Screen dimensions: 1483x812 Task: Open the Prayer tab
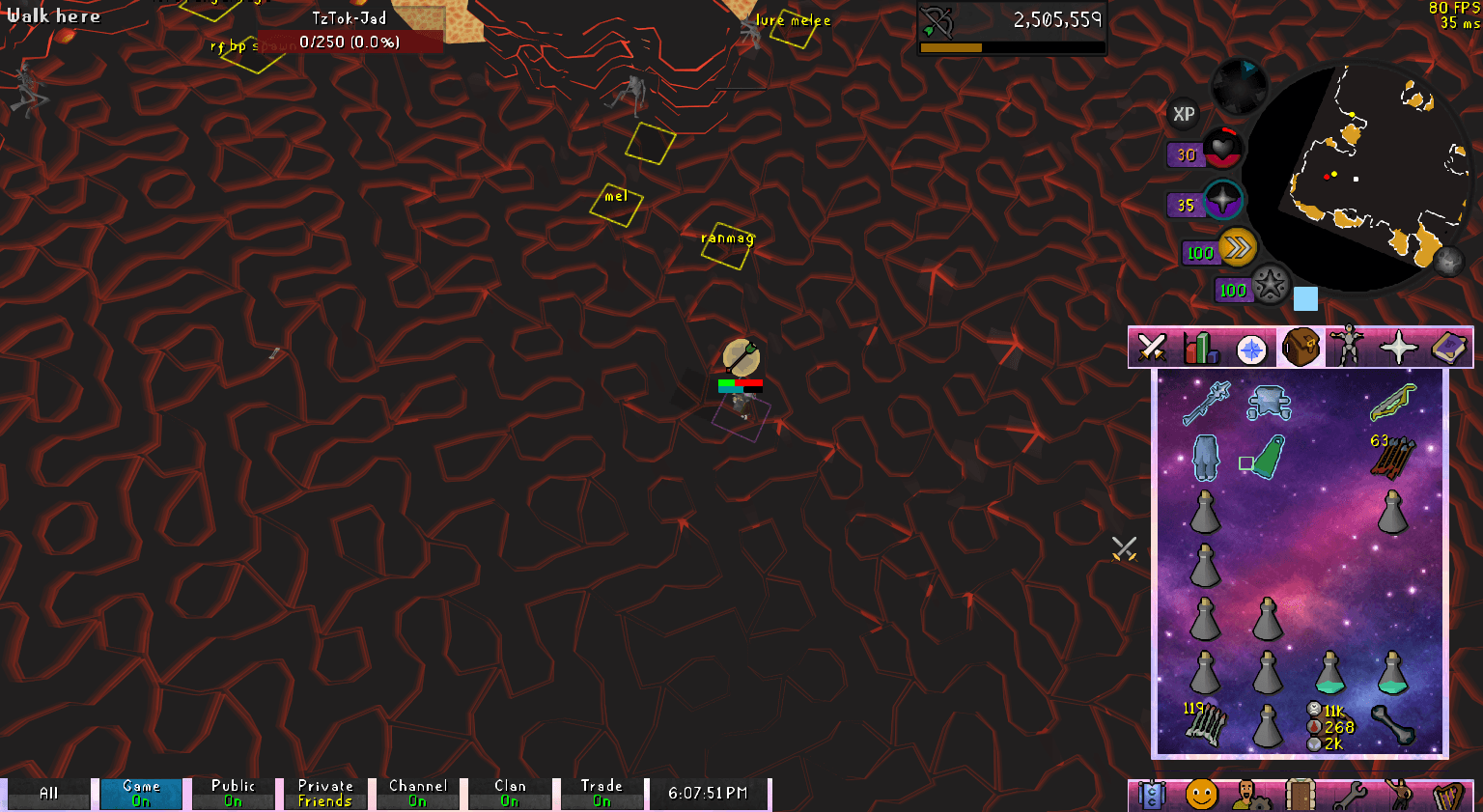(1399, 347)
